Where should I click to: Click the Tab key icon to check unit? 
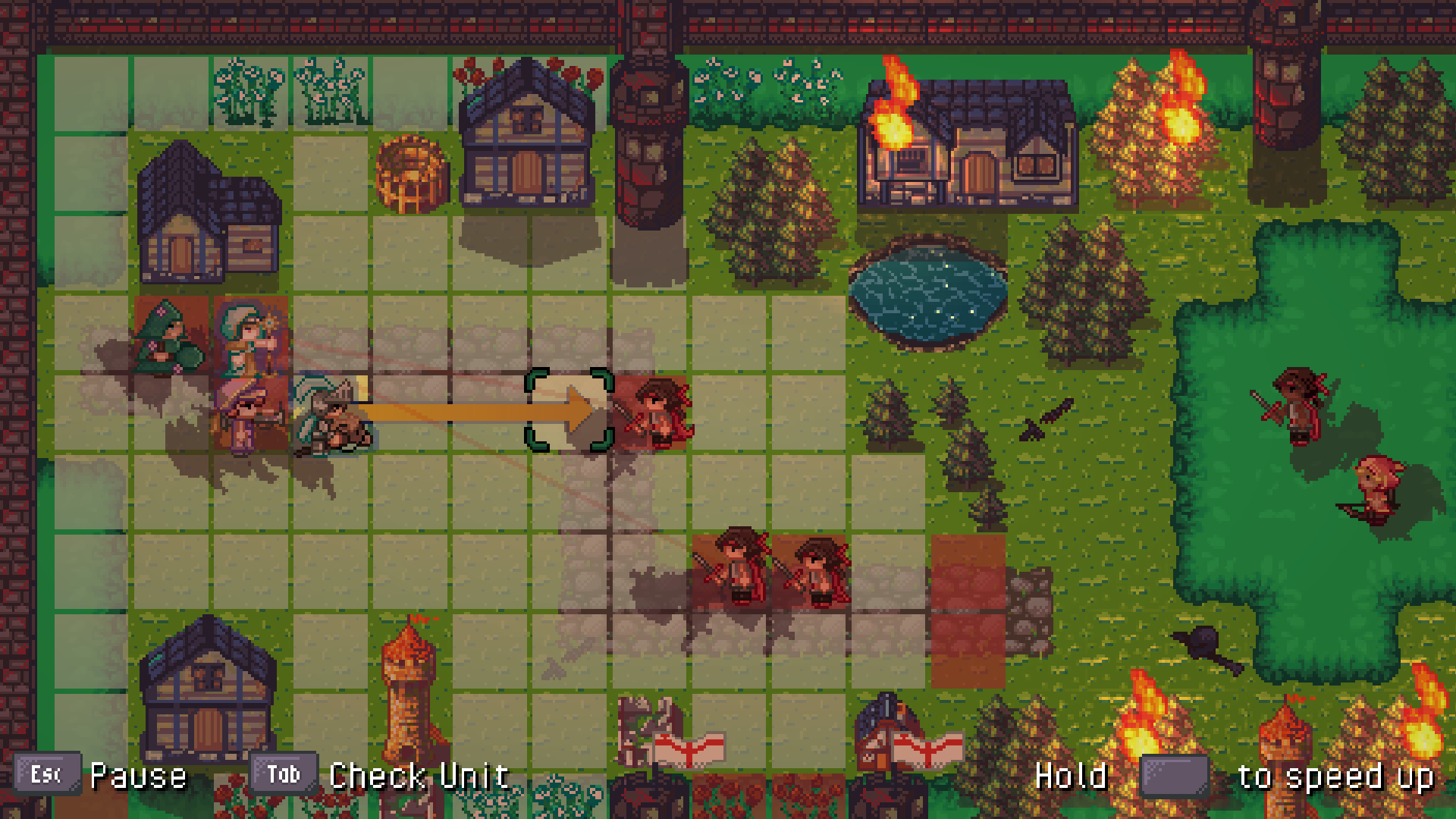[x=284, y=774]
